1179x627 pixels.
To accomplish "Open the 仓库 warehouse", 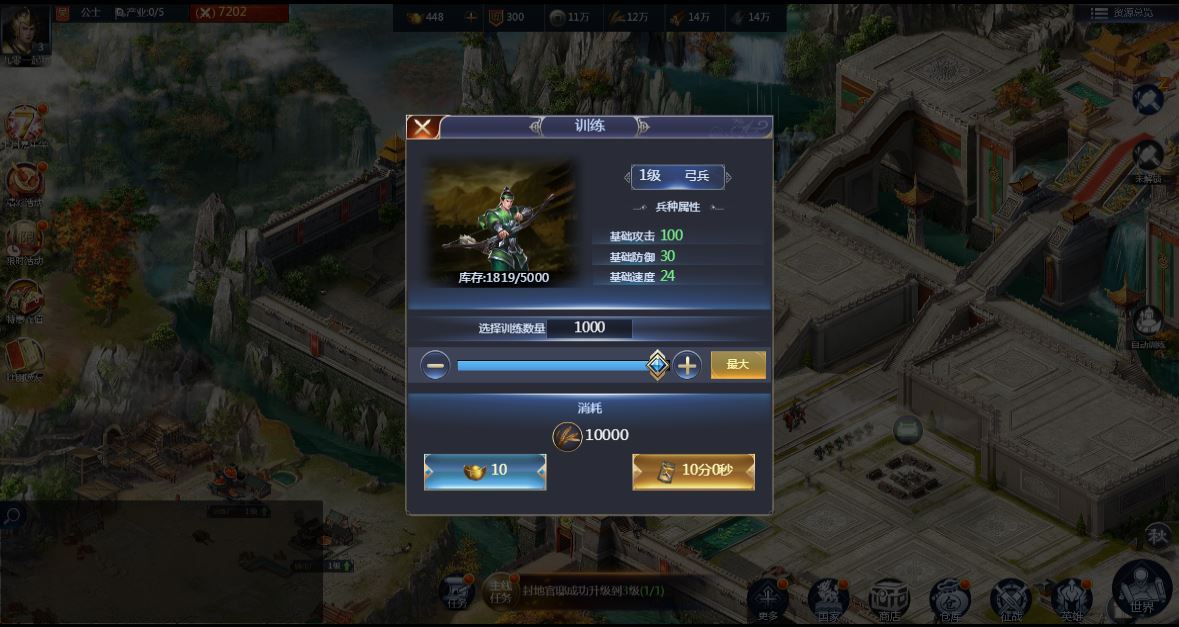I will (949, 599).
